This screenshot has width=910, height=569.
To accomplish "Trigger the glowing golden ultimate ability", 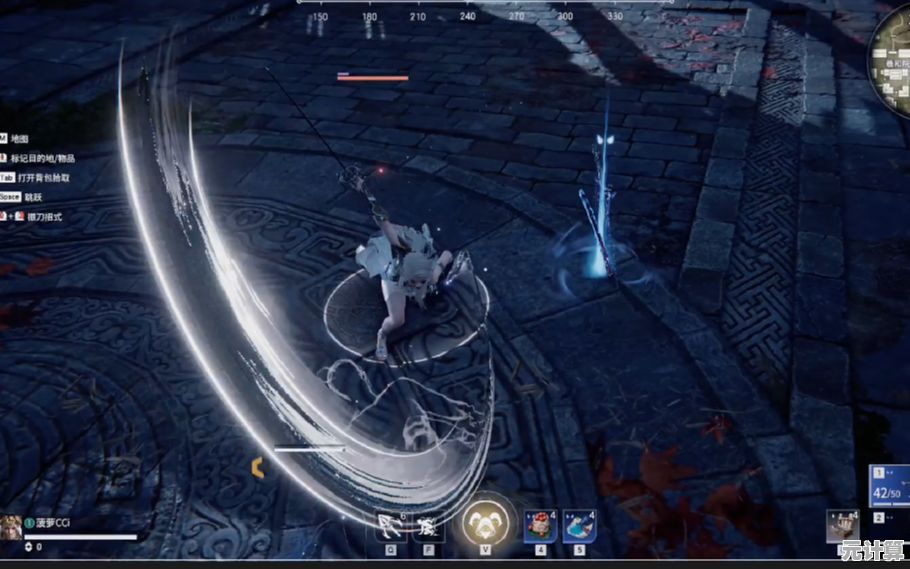I will click(485, 520).
